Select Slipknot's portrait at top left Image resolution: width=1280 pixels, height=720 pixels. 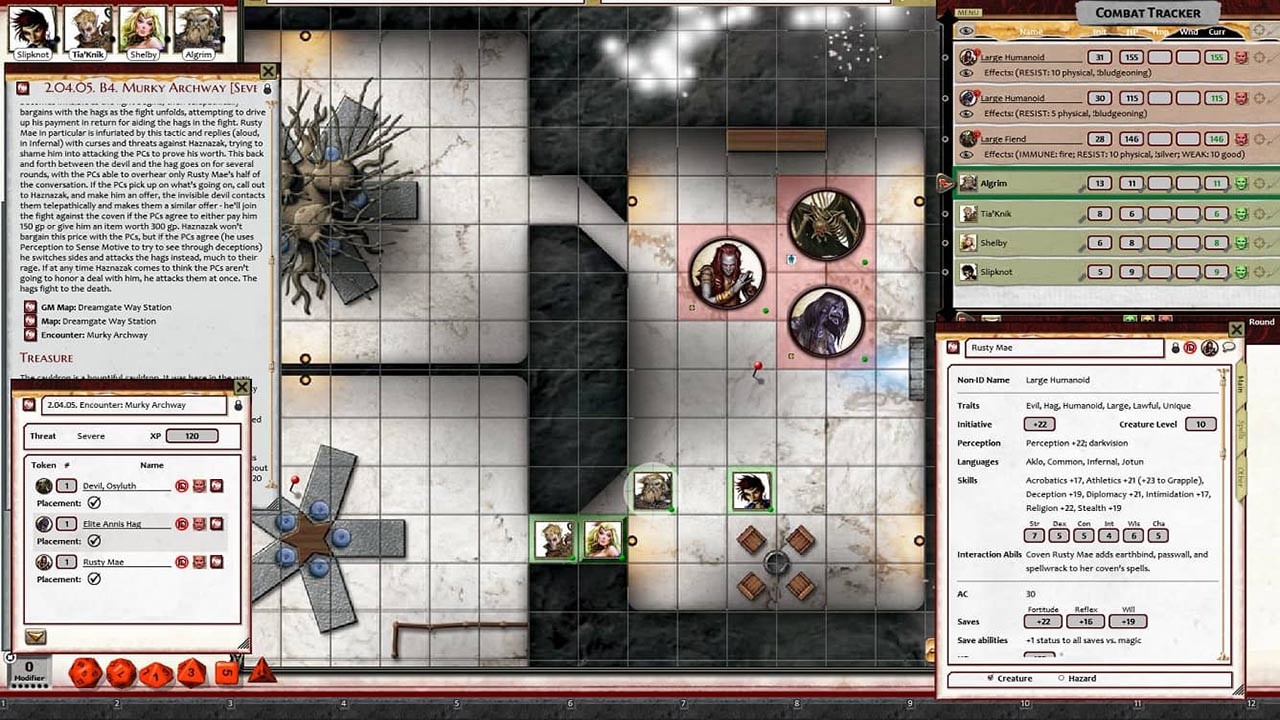(31, 25)
